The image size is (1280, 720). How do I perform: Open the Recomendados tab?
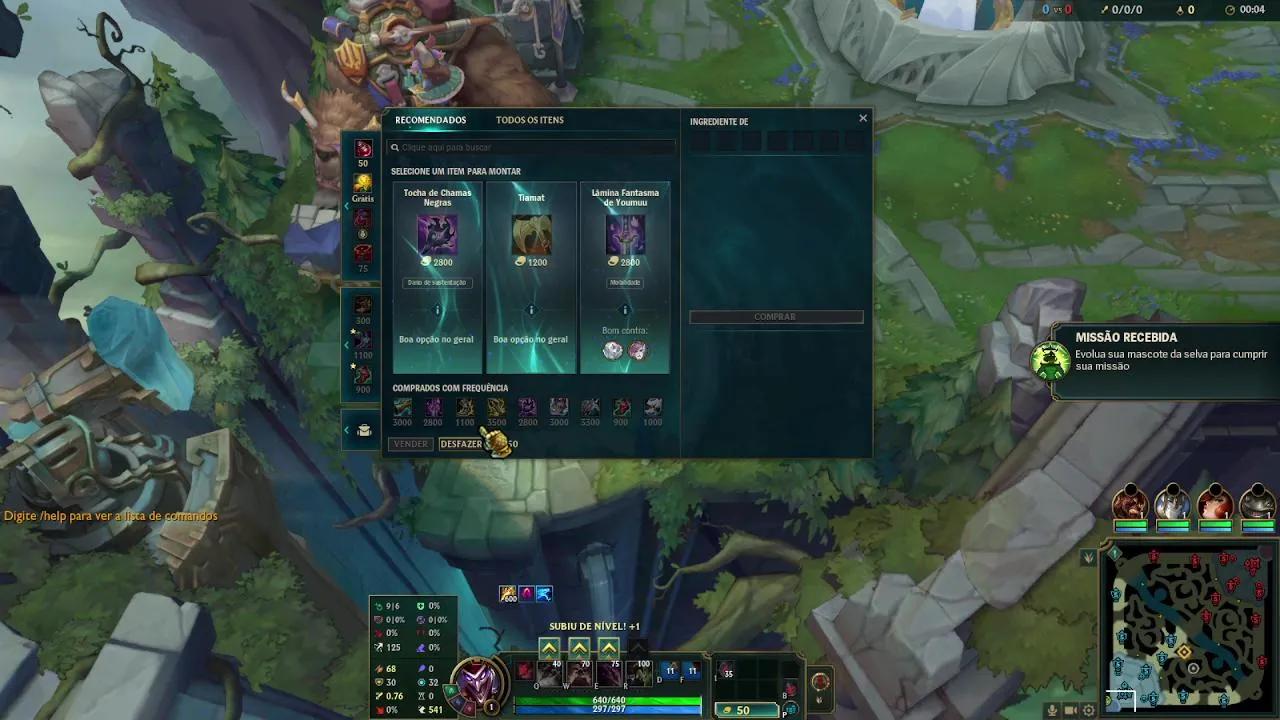tap(431, 120)
